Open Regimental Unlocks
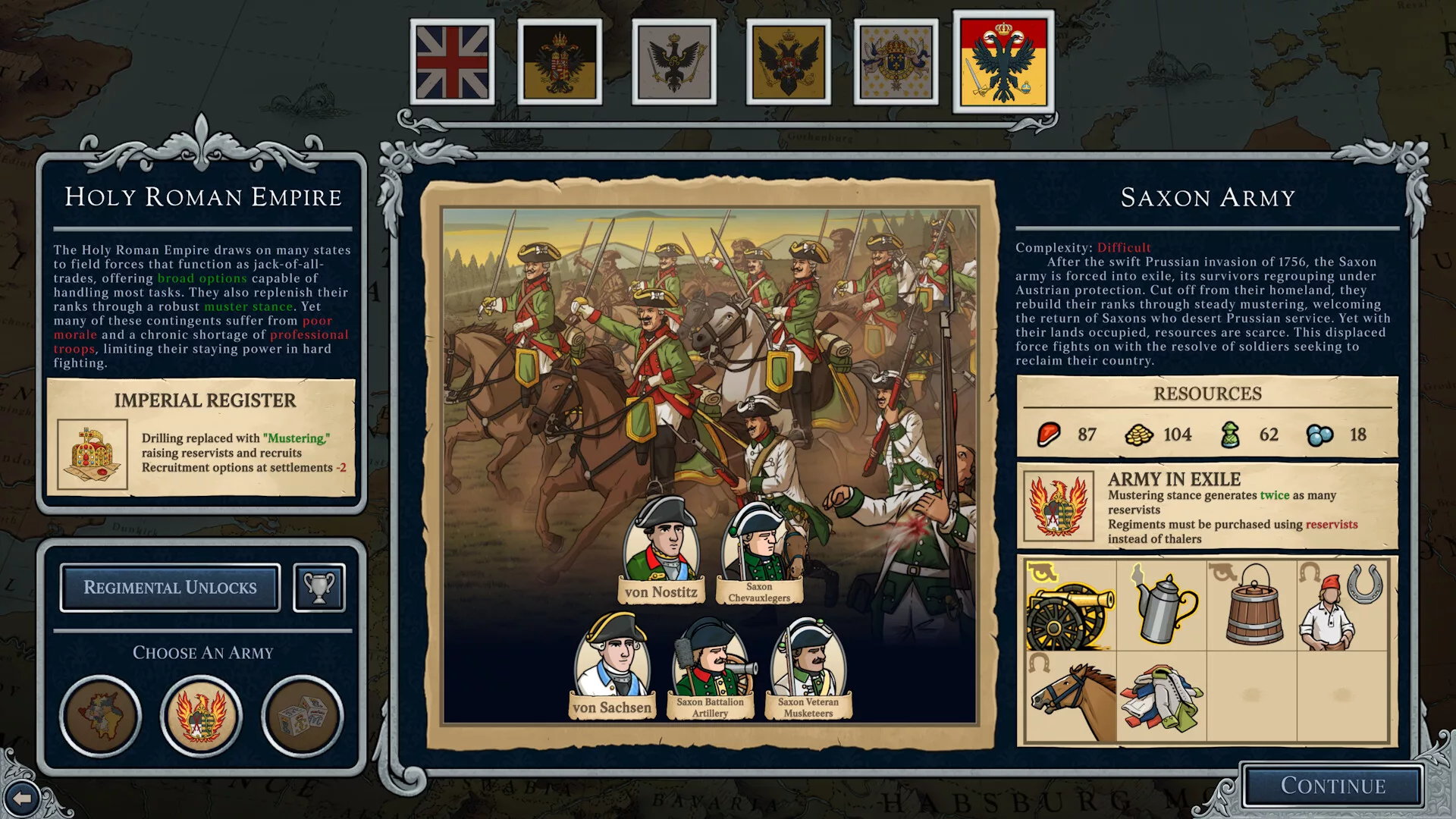The height and width of the screenshot is (819, 1456). [x=170, y=588]
